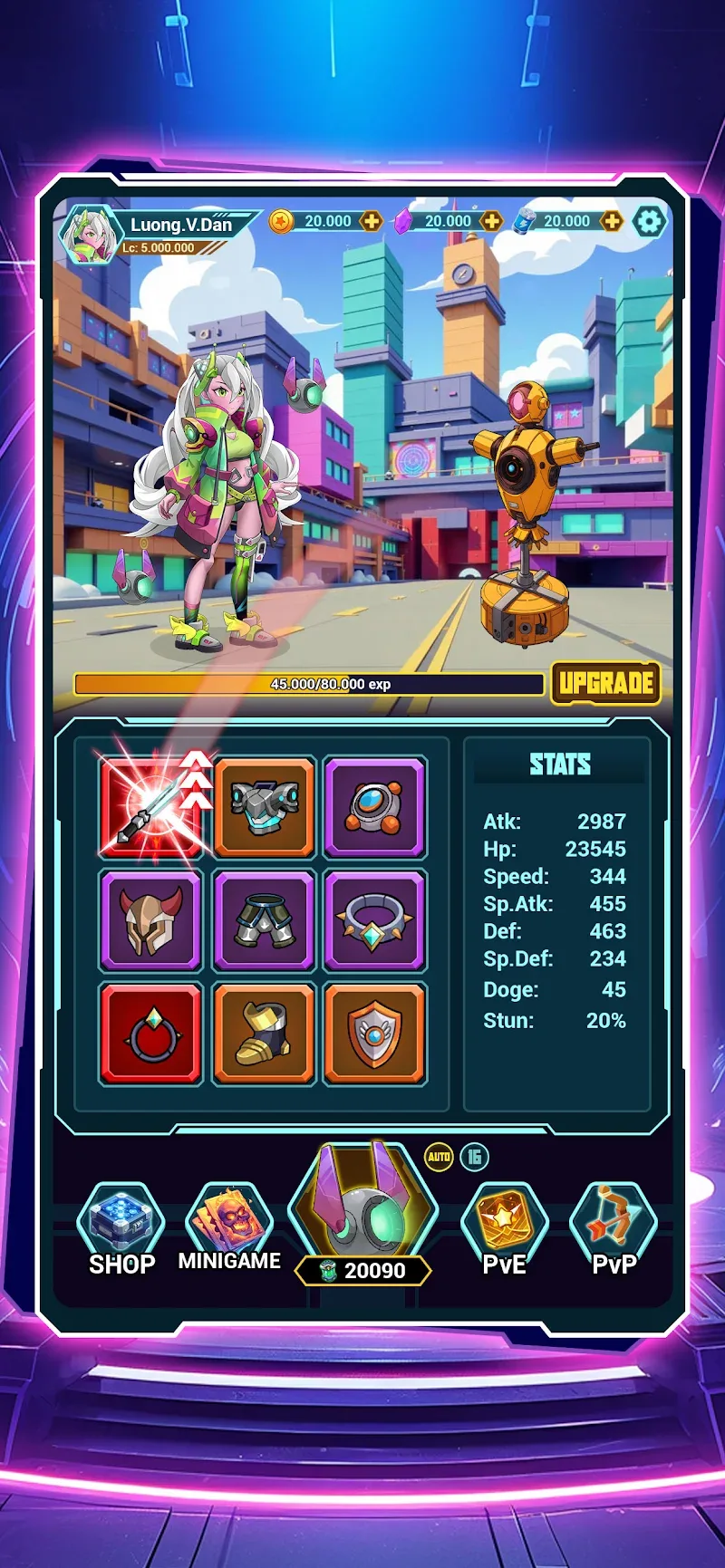The height and width of the screenshot is (1568, 725).
Task: Open the MINIGAME menu
Action: coord(229,1228)
